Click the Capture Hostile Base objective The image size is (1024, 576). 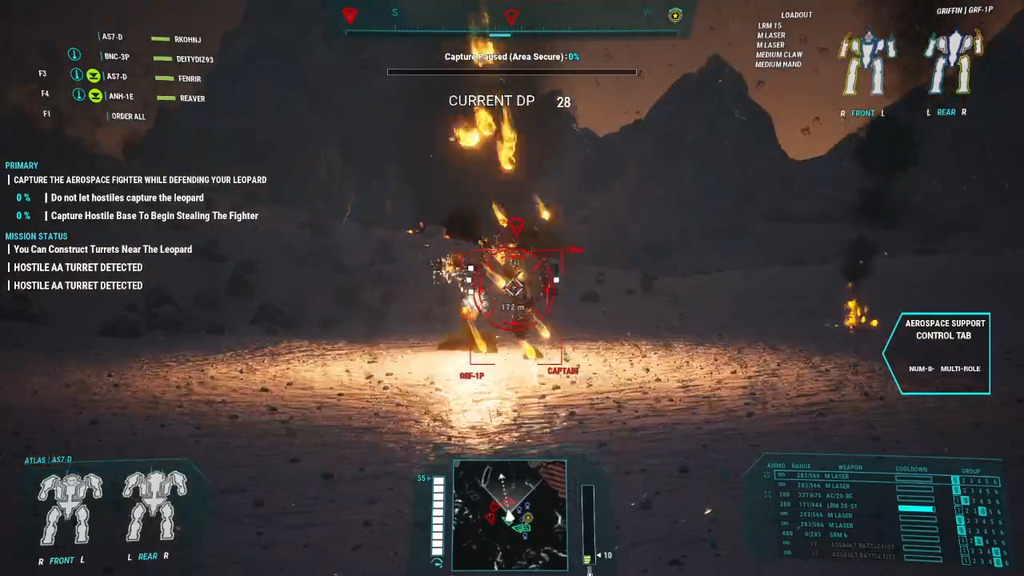tap(154, 216)
